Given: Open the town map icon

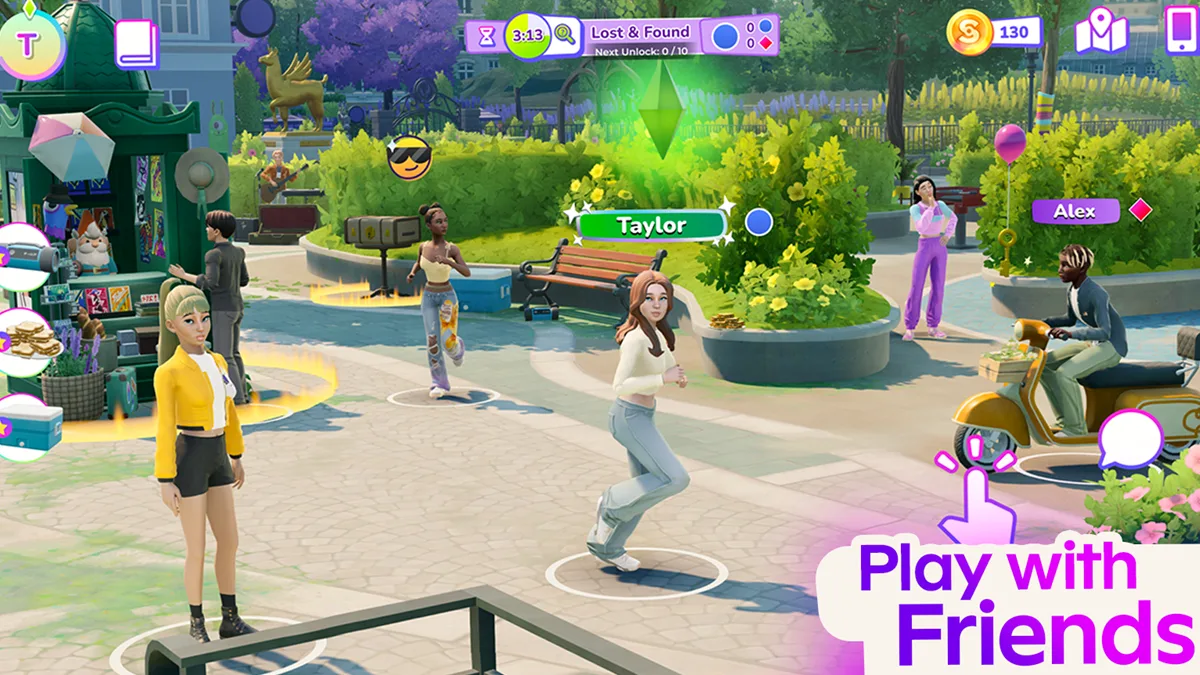Looking at the screenshot, I should pyautogui.click(x=1100, y=34).
